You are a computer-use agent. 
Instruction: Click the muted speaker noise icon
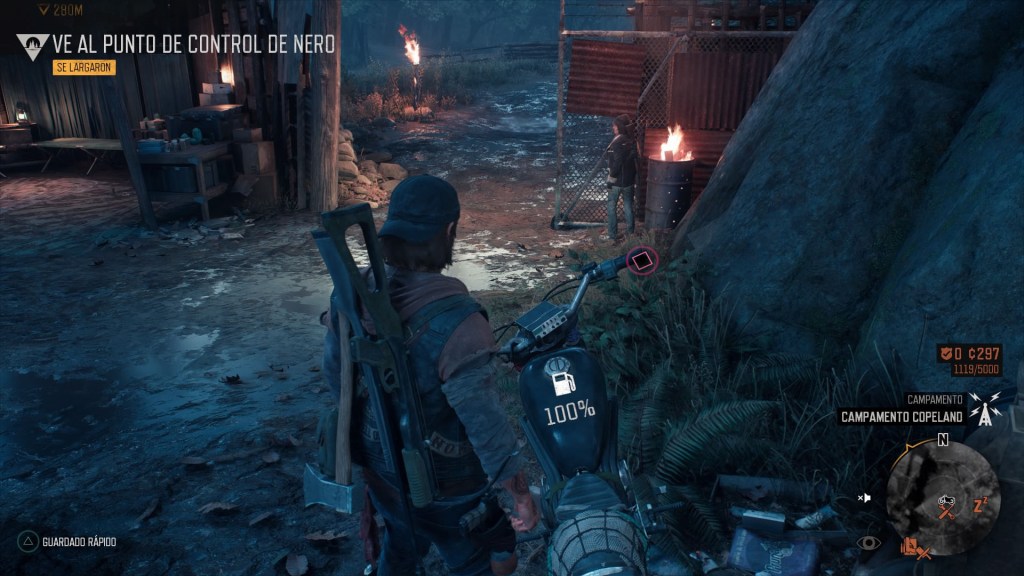tap(866, 497)
